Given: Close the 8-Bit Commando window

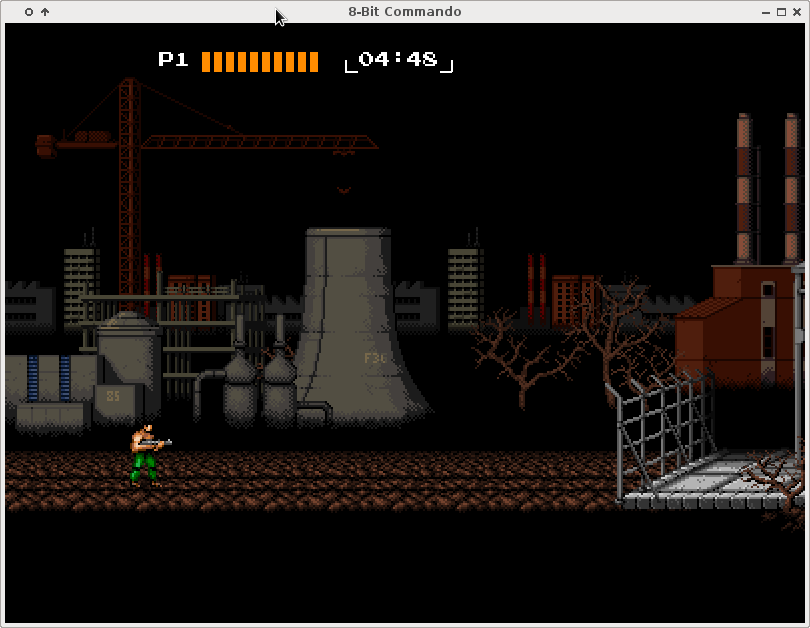Looking at the screenshot, I should click(797, 12).
